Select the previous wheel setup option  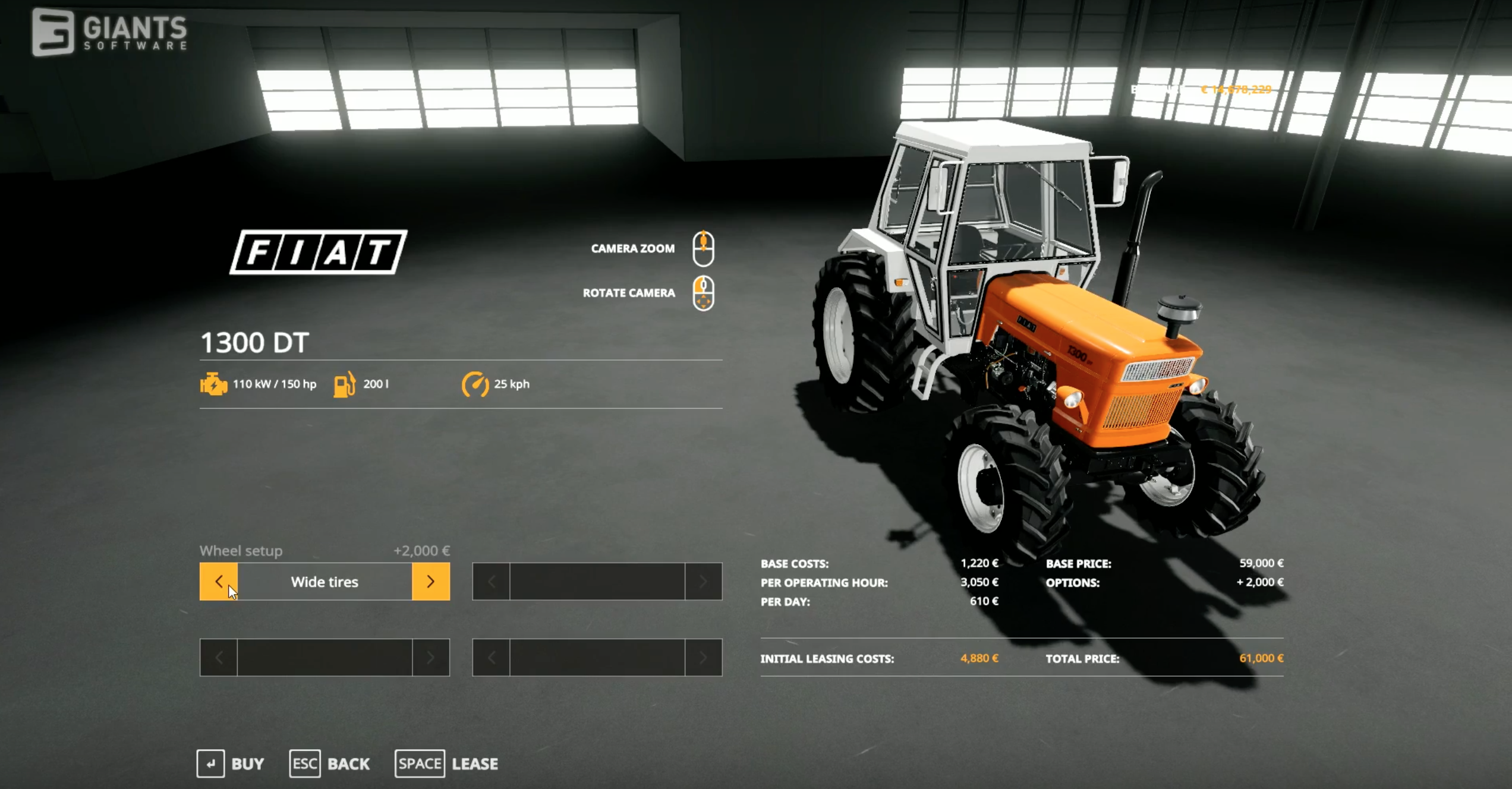(x=218, y=581)
